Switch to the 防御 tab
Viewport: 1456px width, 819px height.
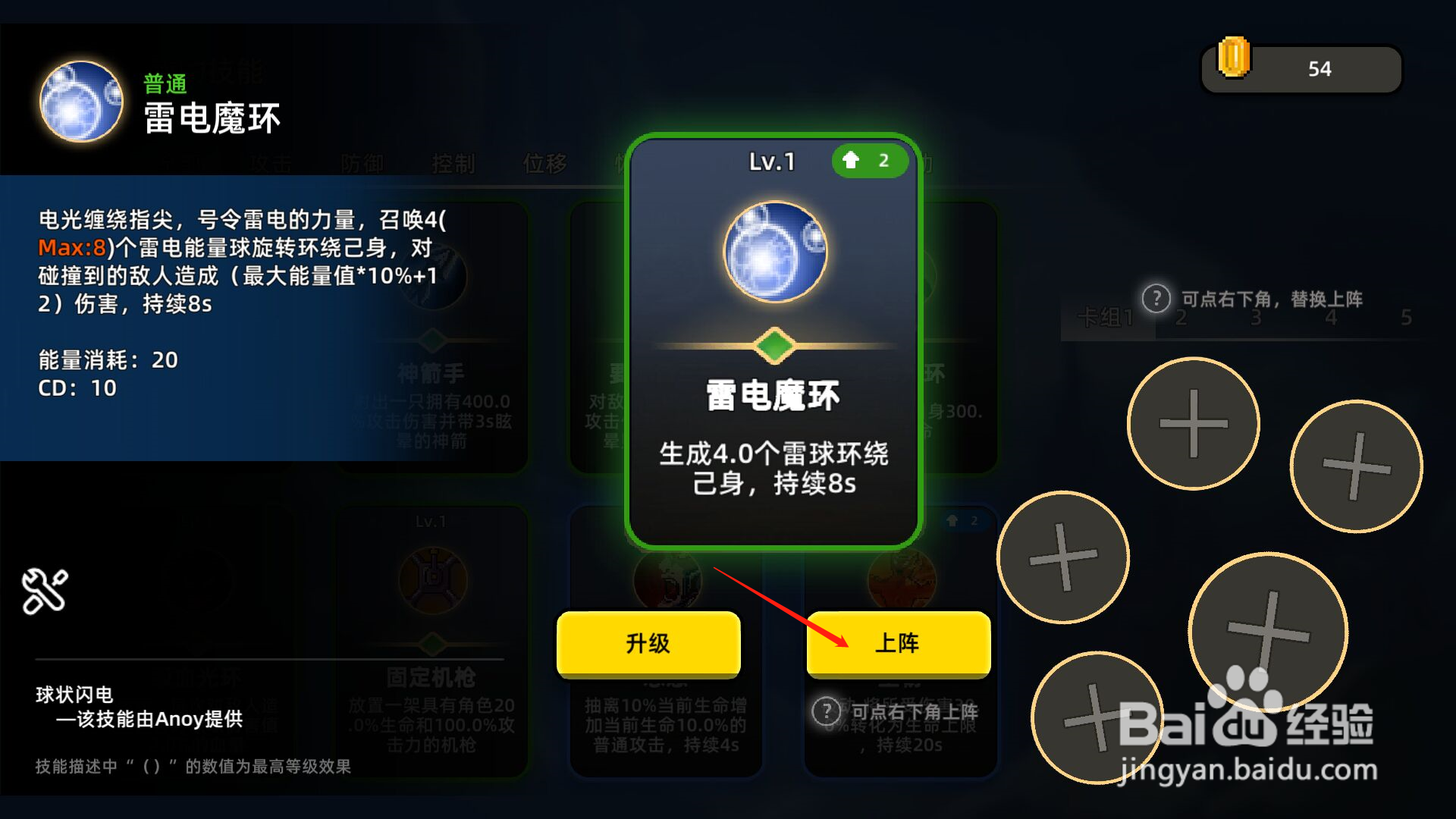tap(362, 163)
